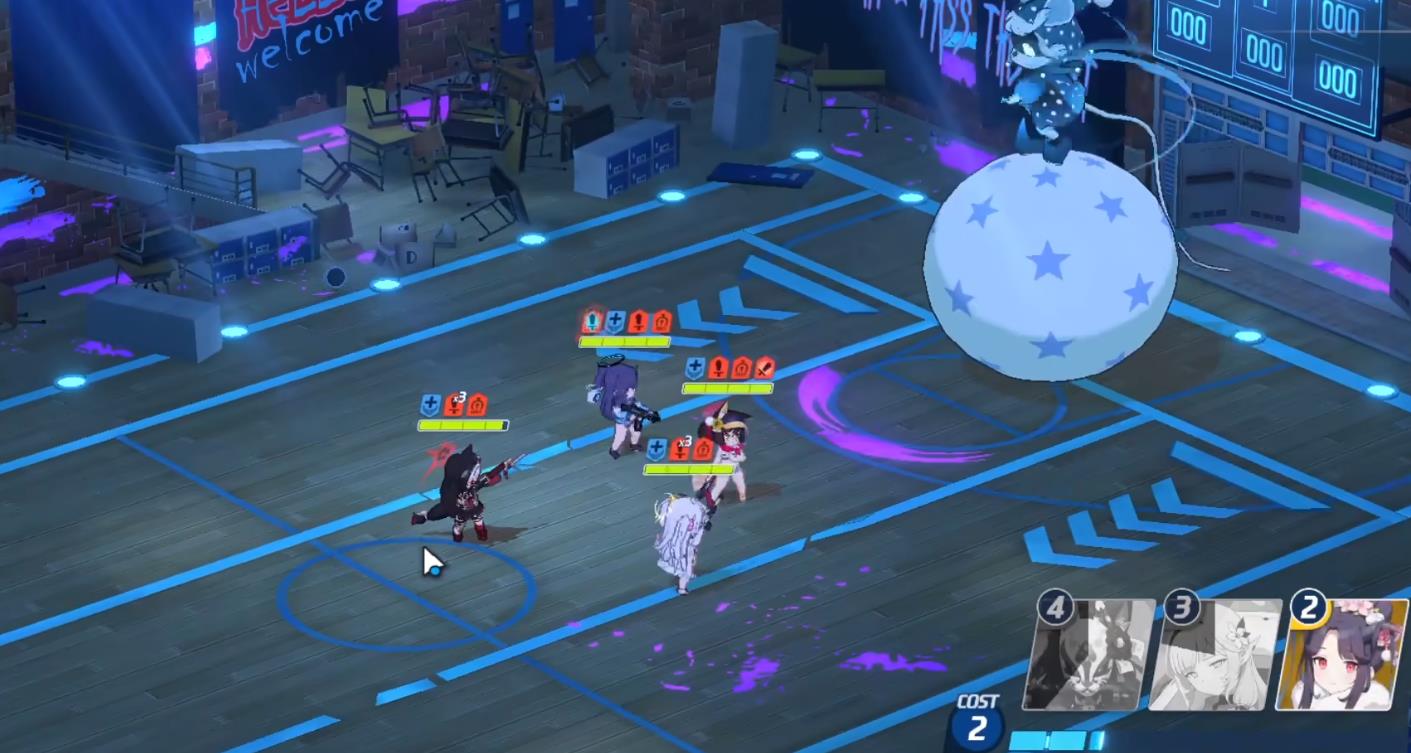Select the cost-4 fox mask skill card
This screenshot has height=753, width=1411.
point(1089,655)
